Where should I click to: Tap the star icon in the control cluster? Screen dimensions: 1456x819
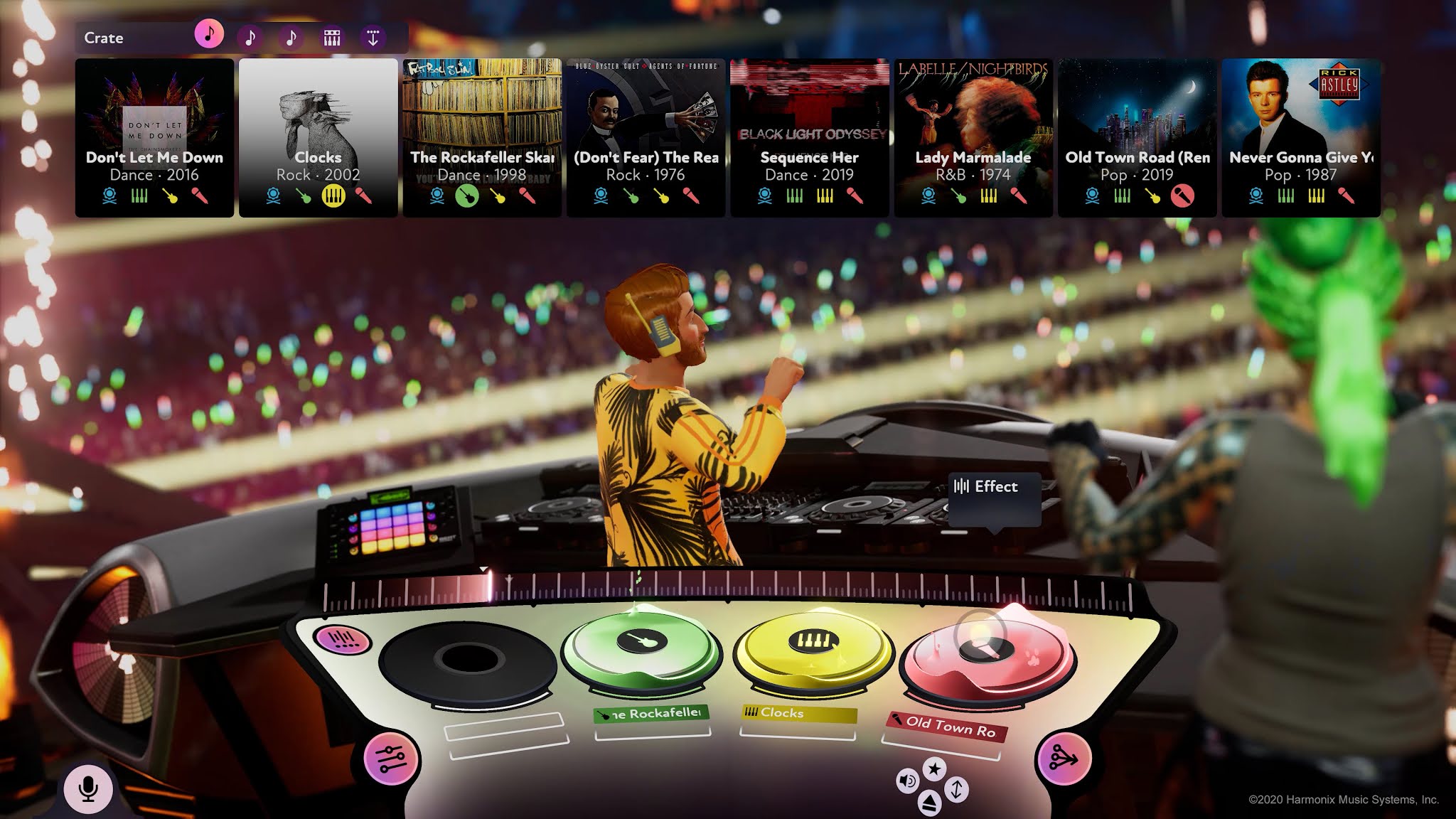[933, 768]
